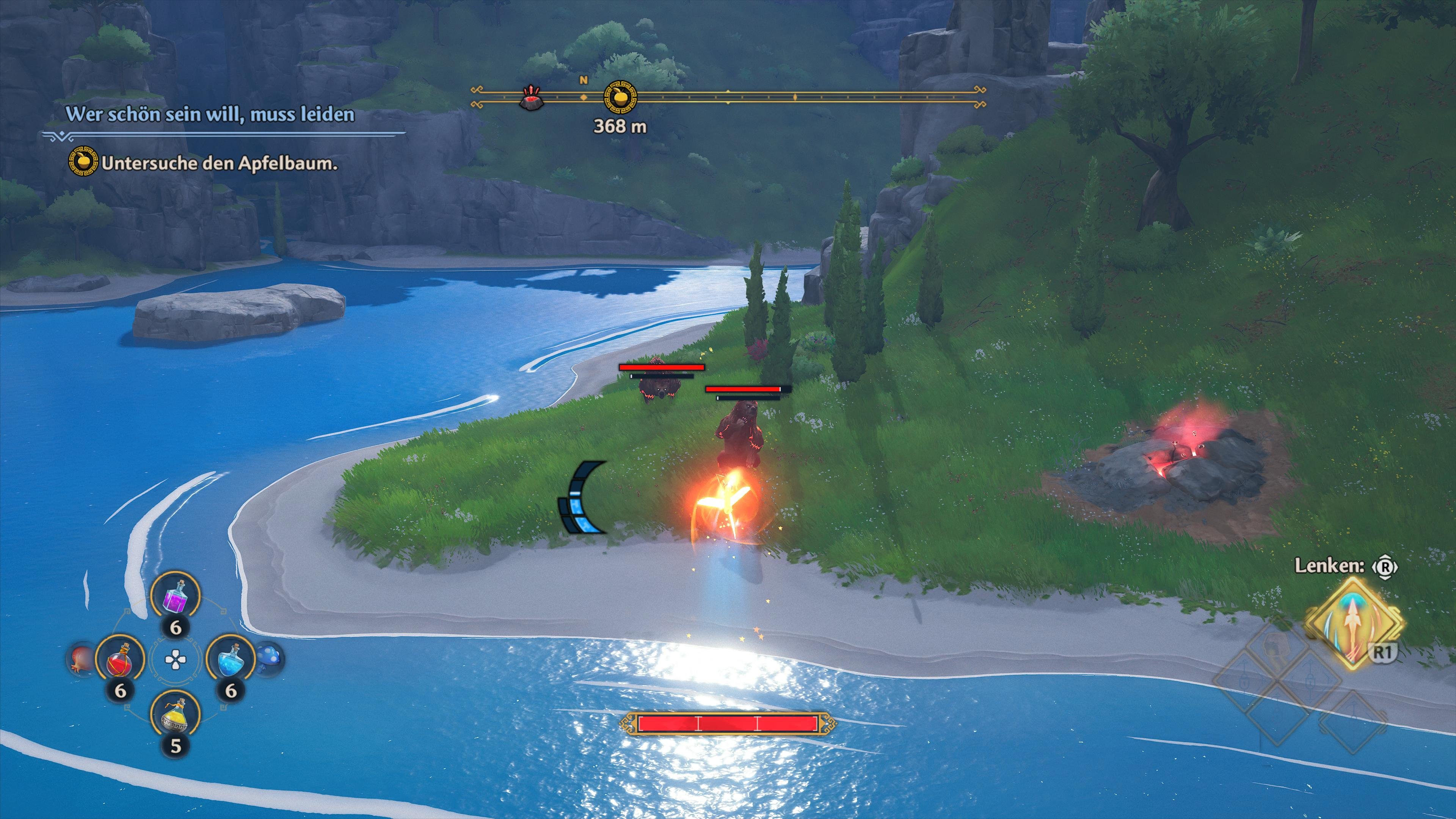The image size is (1456, 819).
Task: Click the red crystal compass marker
Action: point(531,97)
